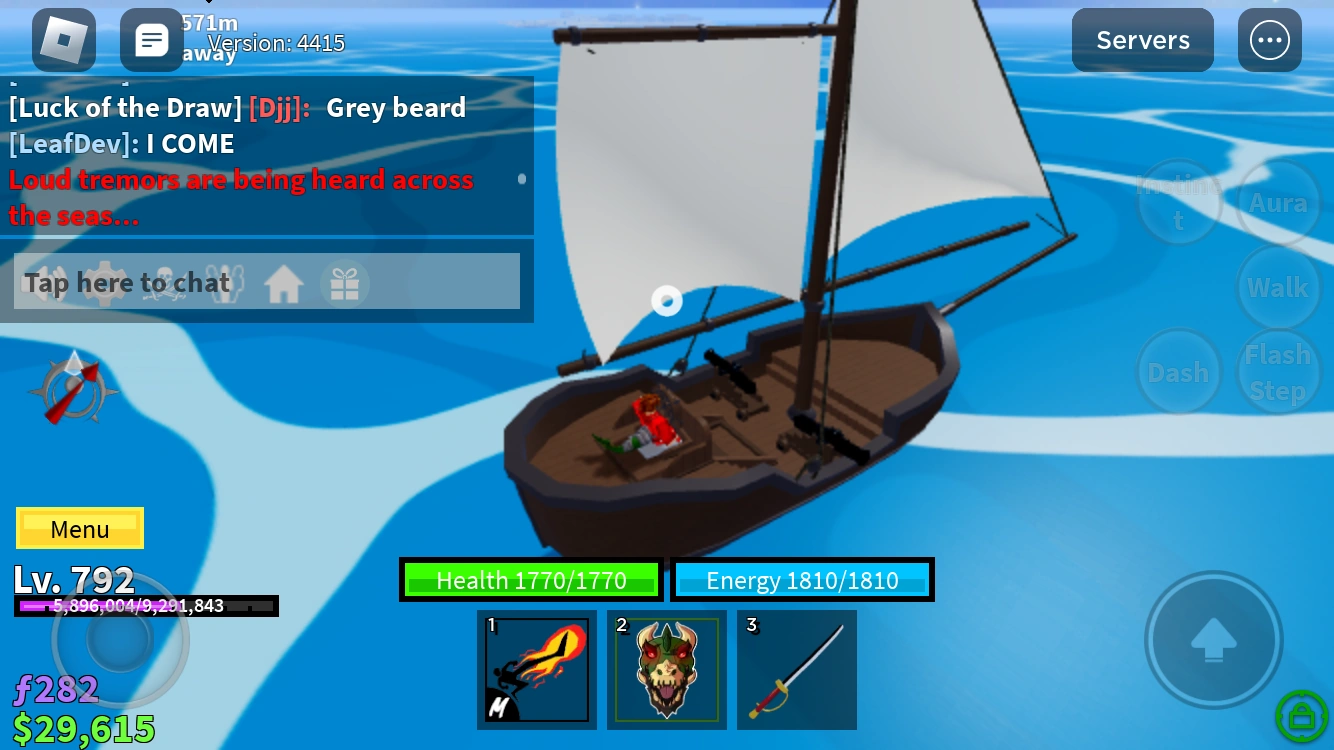
Task: Open the gift icon above the chat bar
Action: [346, 283]
